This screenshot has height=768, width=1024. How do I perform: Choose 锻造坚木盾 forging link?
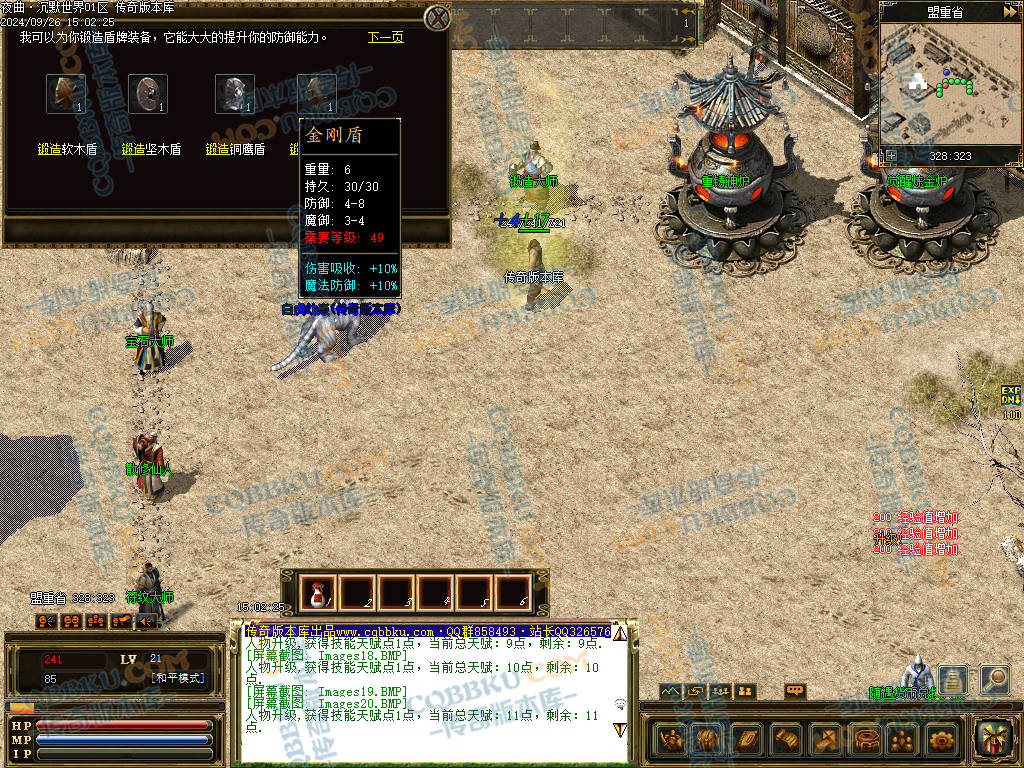click(x=151, y=149)
